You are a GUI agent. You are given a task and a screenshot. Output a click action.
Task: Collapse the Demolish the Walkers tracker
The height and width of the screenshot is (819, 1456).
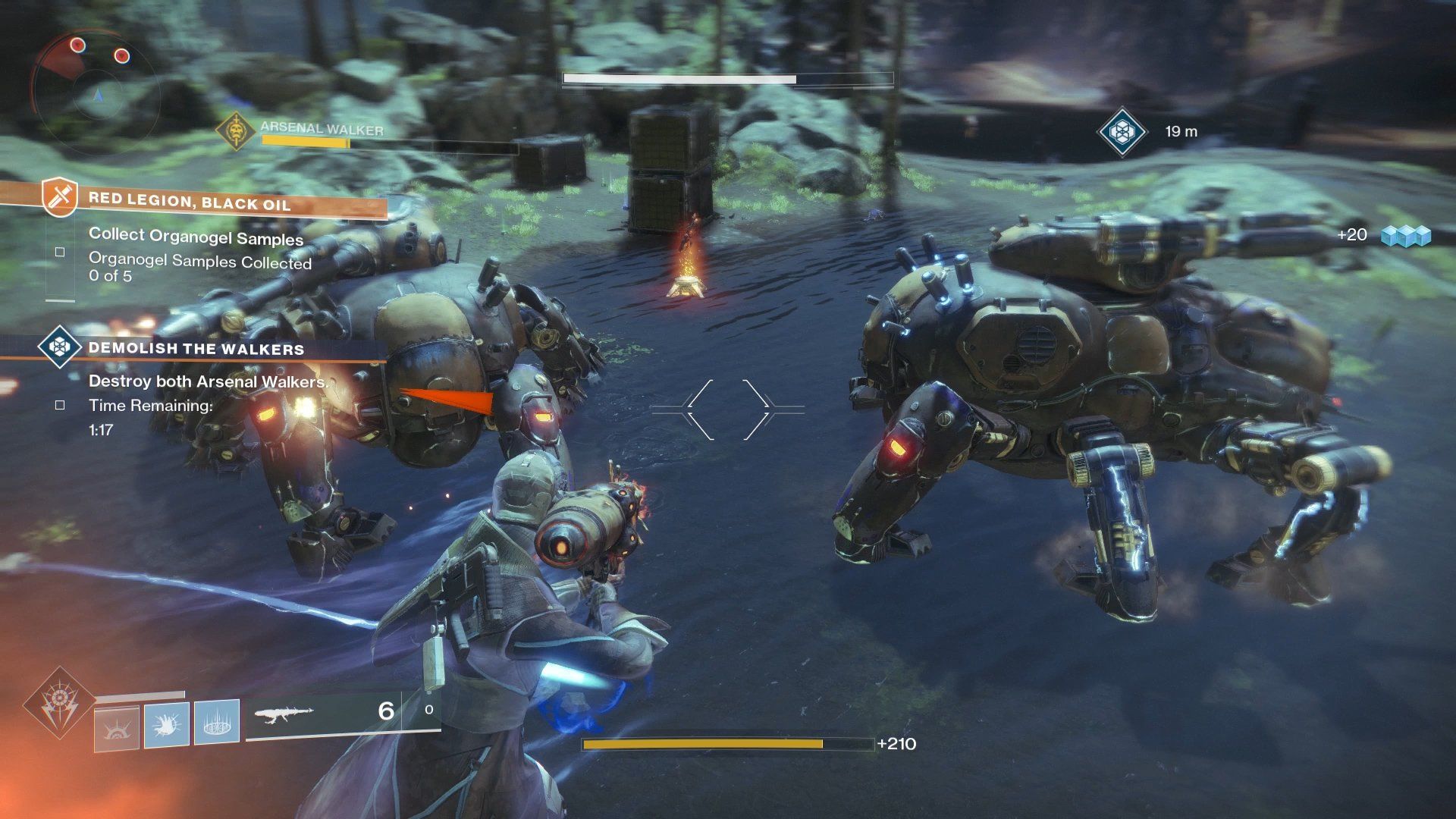[196, 349]
